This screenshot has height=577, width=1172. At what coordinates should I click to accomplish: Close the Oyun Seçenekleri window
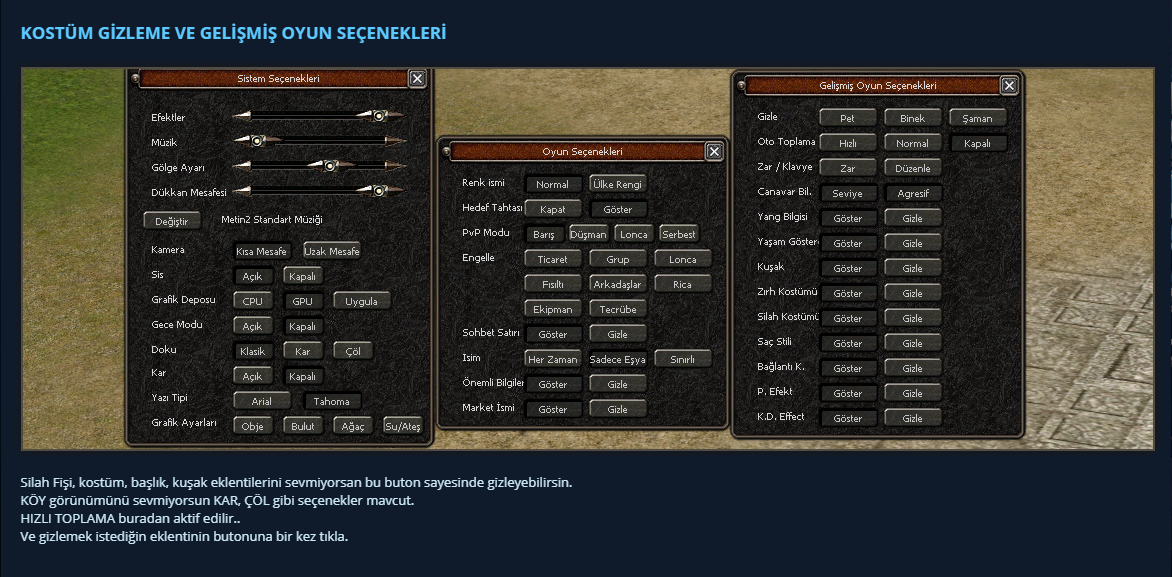[713, 151]
